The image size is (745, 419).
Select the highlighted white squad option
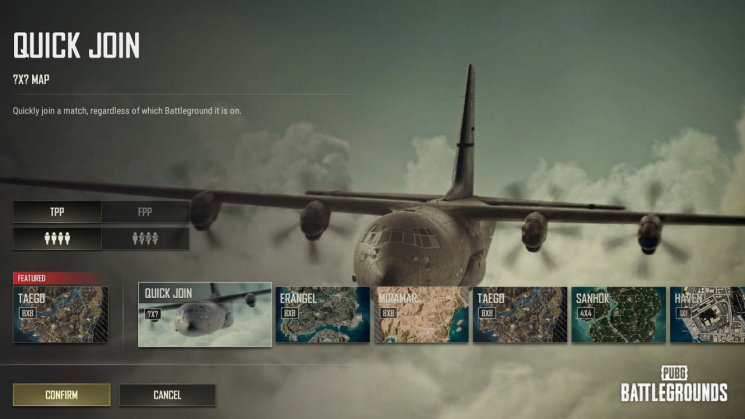[57, 239]
